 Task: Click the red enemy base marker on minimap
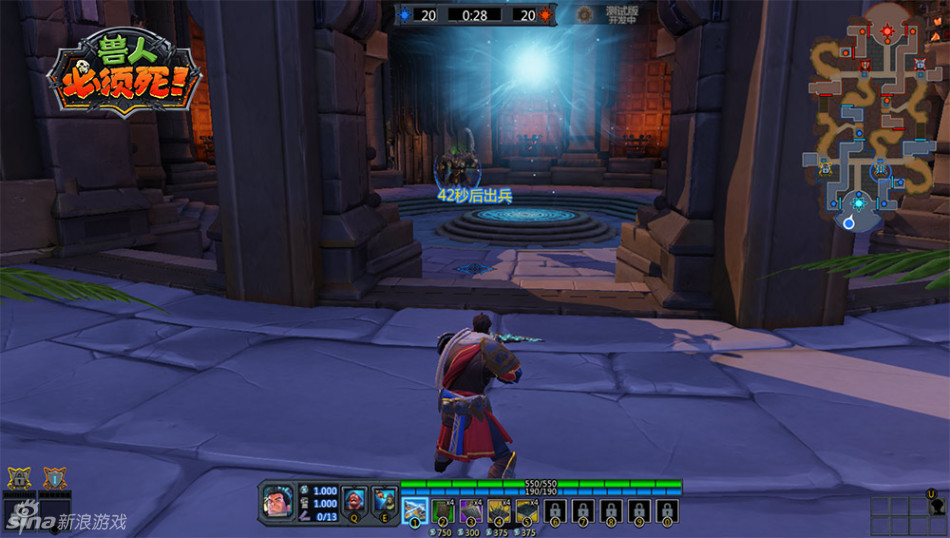point(887,32)
